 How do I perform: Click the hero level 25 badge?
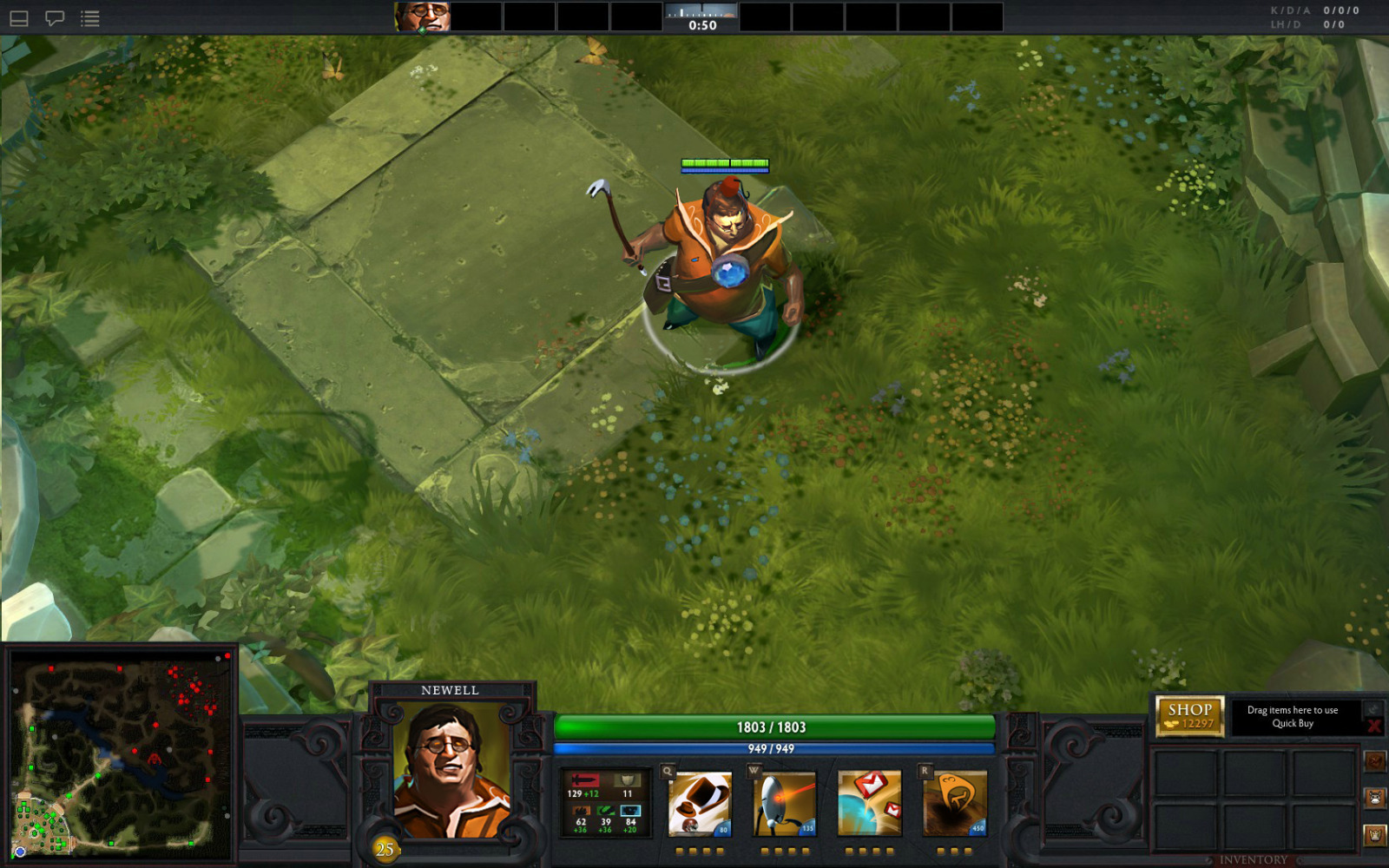385,849
